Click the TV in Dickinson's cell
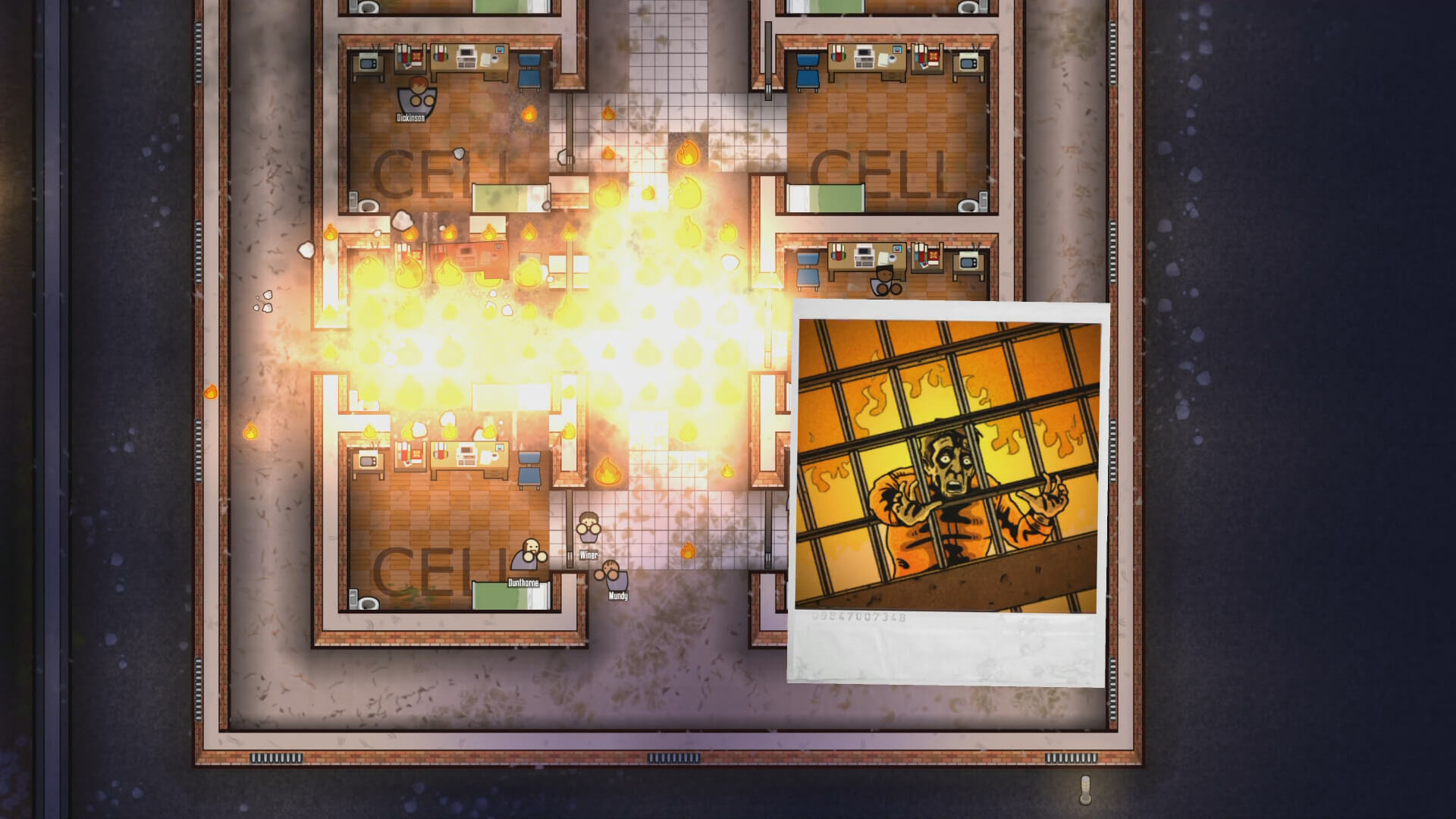This screenshot has width=1456, height=819. (x=367, y=63)
